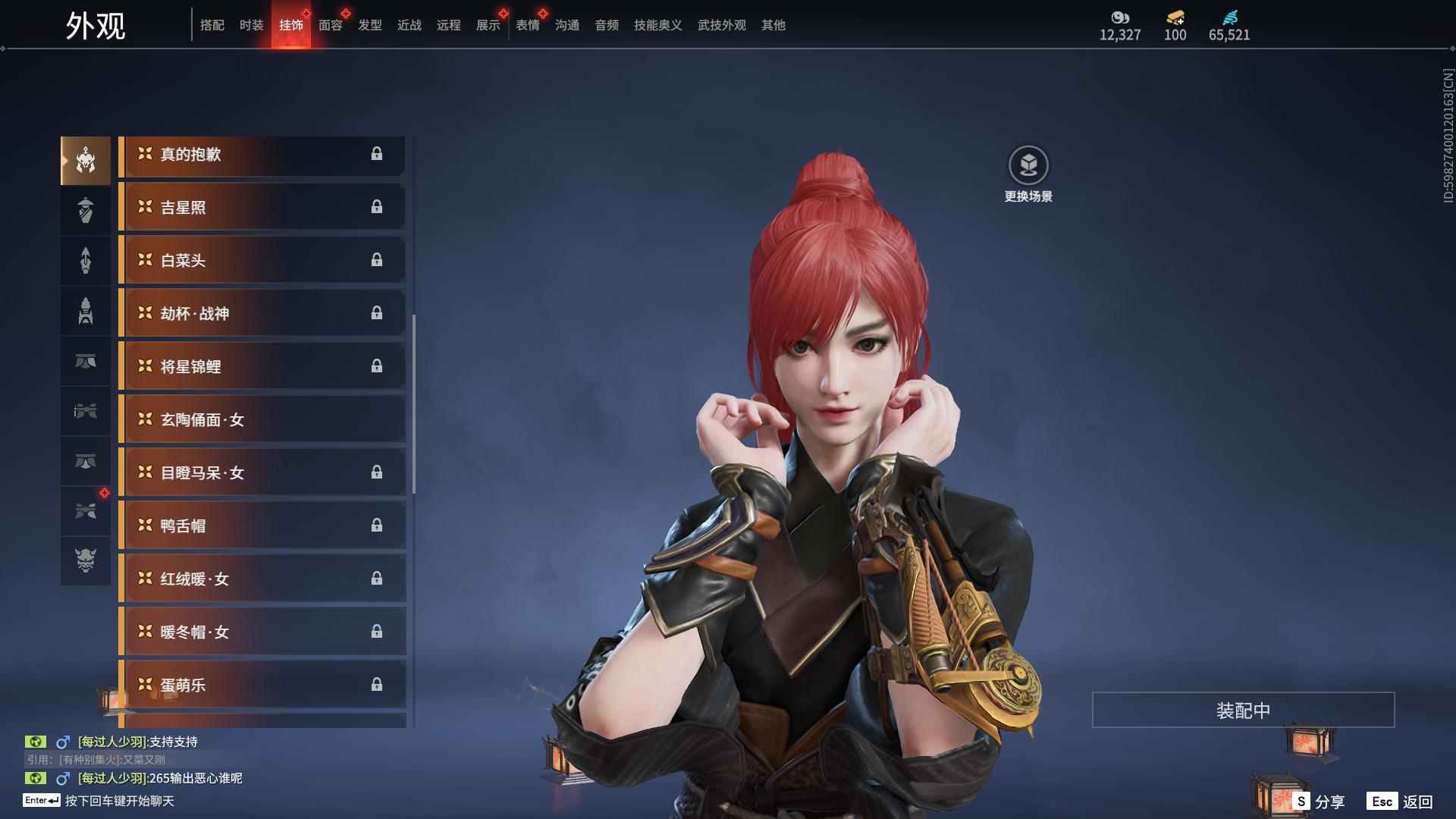The height and width of the screenshot is (819, 1456).
Task: Open the 面容 tab
Action: [330, 25]
